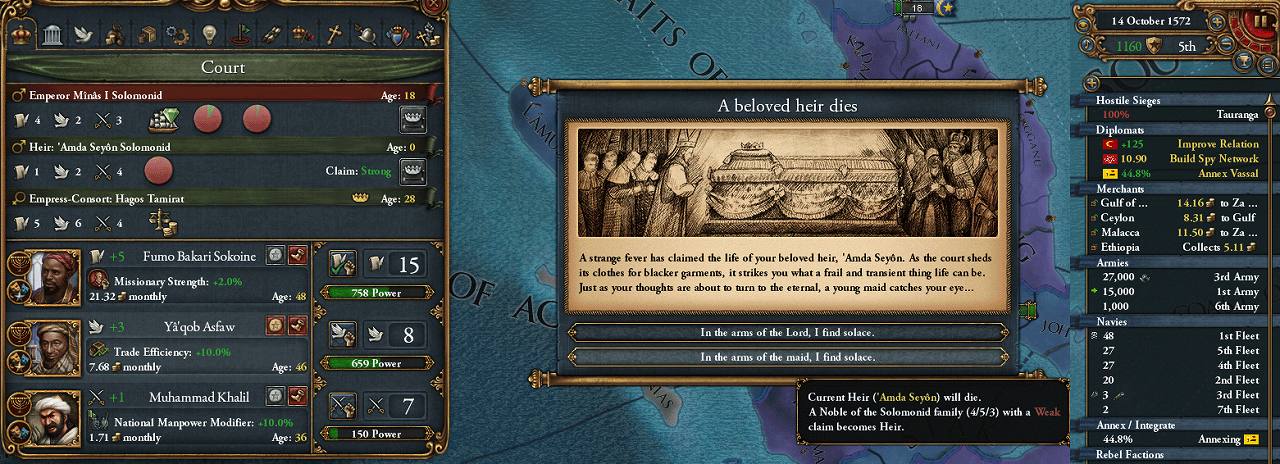The height and width of the screenshot is (464, 1280).
Task: Click the crown button beside the heir's Strong claim
Action: pos(413,172)
